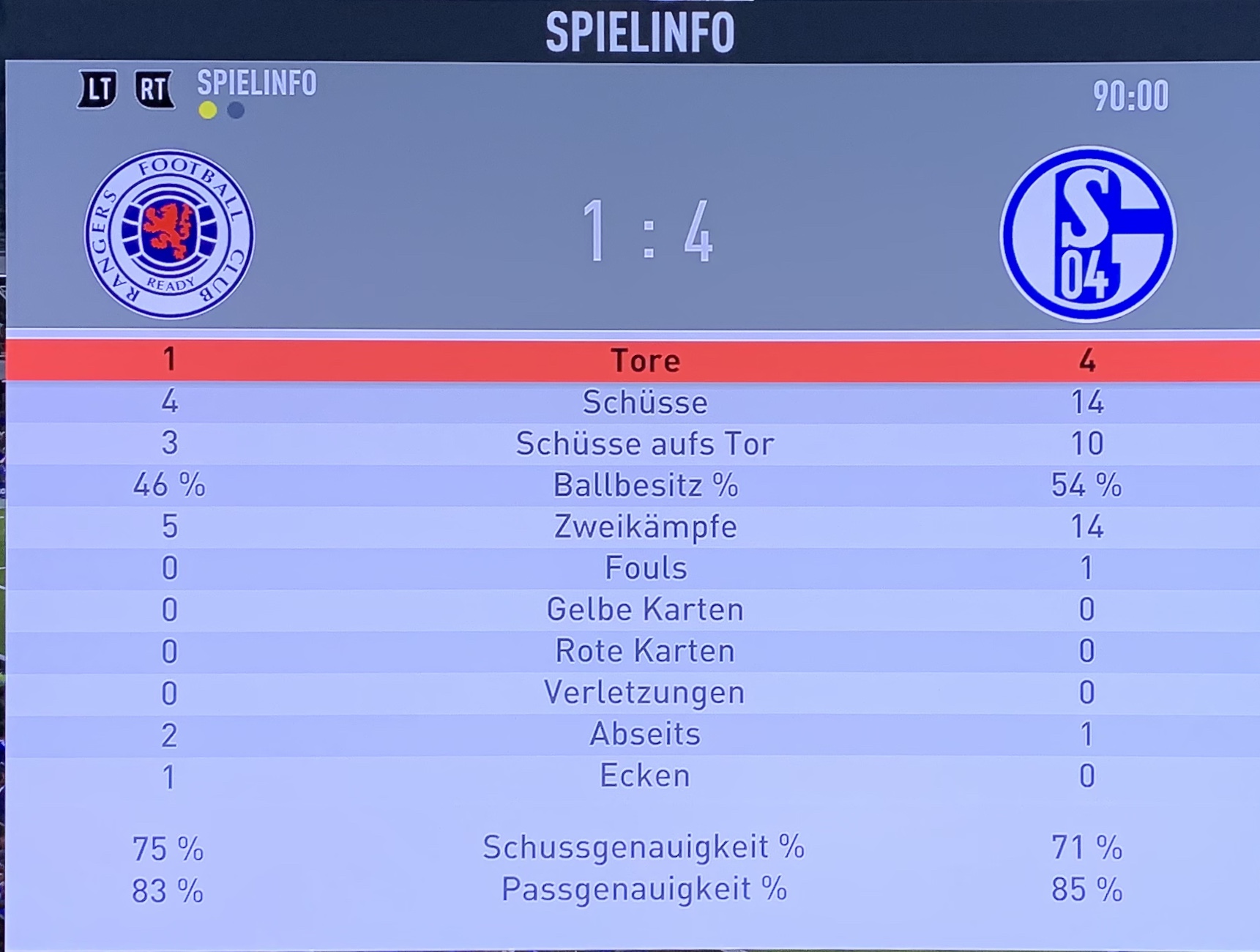Screen dimensions: 1260x952
Task: Highlight the Schüsse aufs Tor row
Action: (x=644, y=444)
